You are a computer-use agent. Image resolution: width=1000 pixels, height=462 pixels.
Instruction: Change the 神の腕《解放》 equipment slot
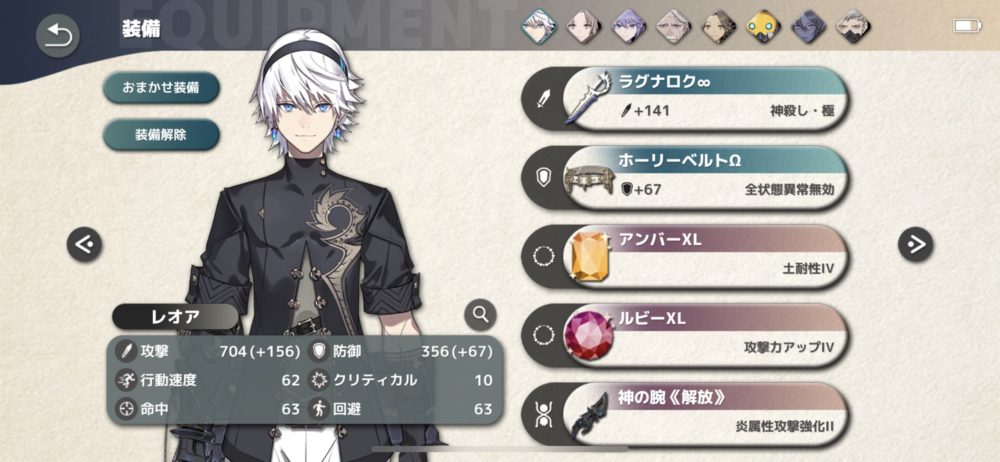click(690, 413)
